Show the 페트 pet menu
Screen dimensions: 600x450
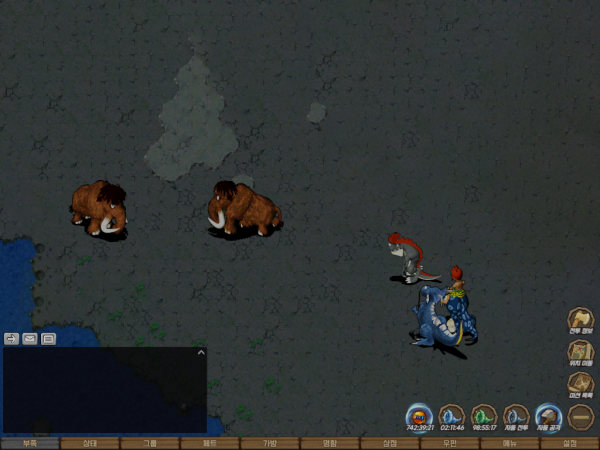coord(209,443)
